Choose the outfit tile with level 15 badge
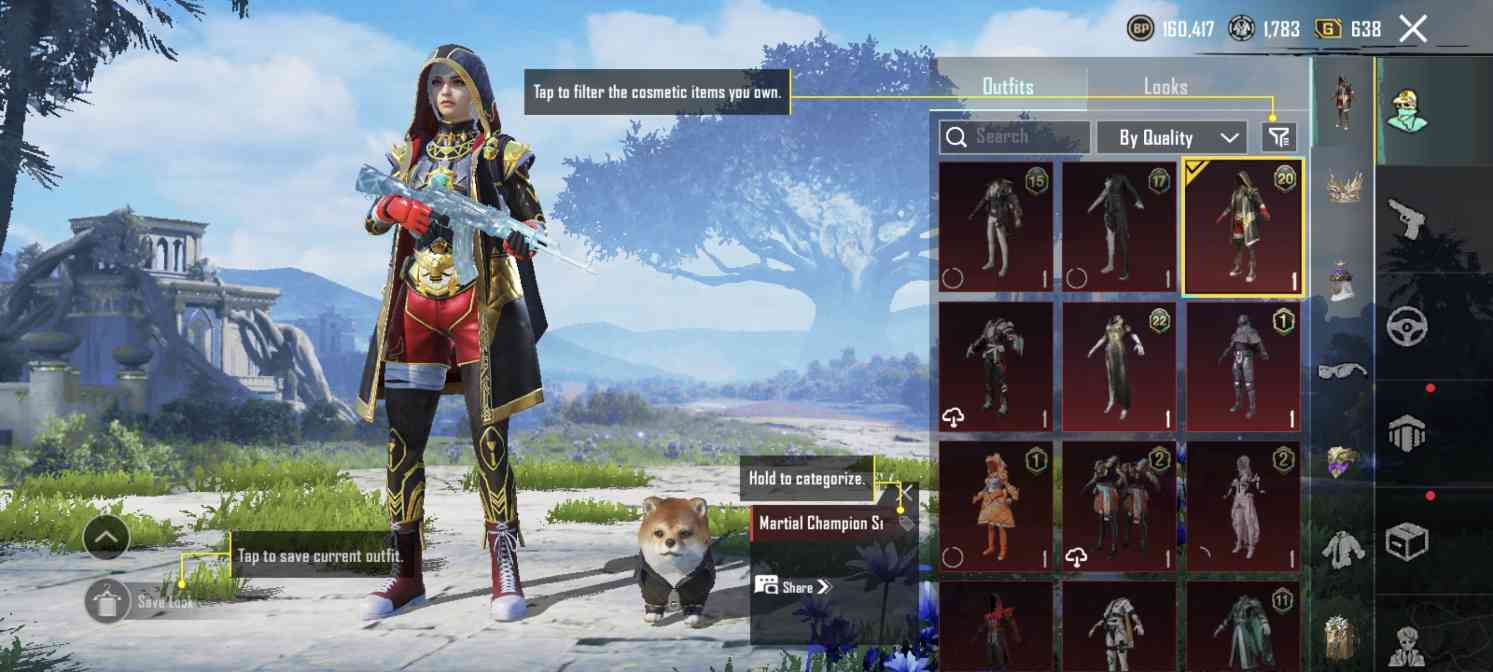This screenshot has width=1493, height=672. coord(996,227)
